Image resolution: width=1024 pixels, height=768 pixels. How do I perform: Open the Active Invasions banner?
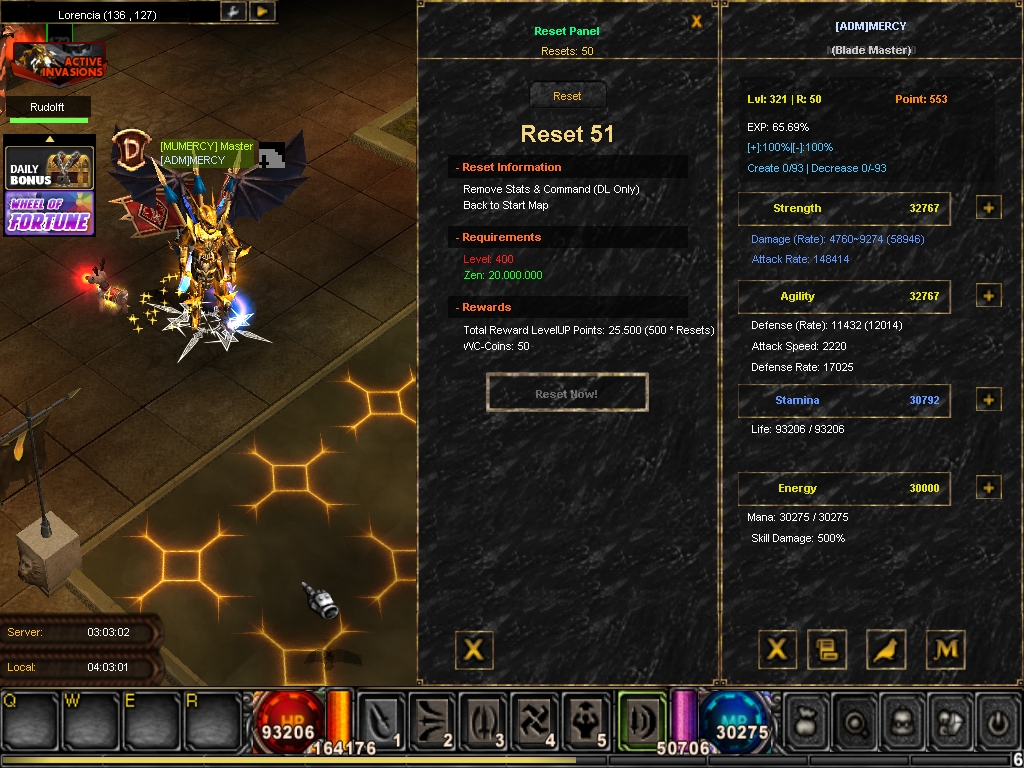tap(59, 63)
